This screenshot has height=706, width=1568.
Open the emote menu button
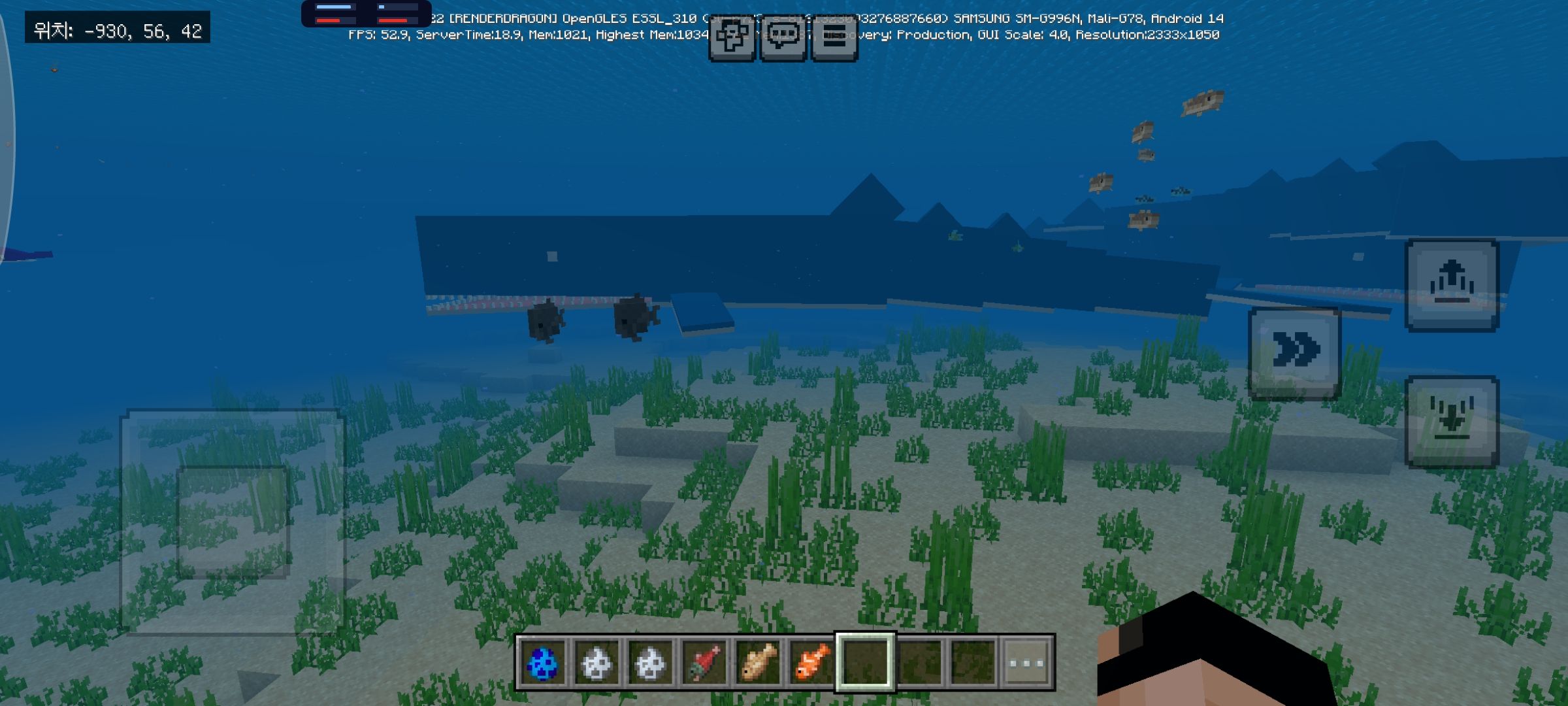[732, 37]
